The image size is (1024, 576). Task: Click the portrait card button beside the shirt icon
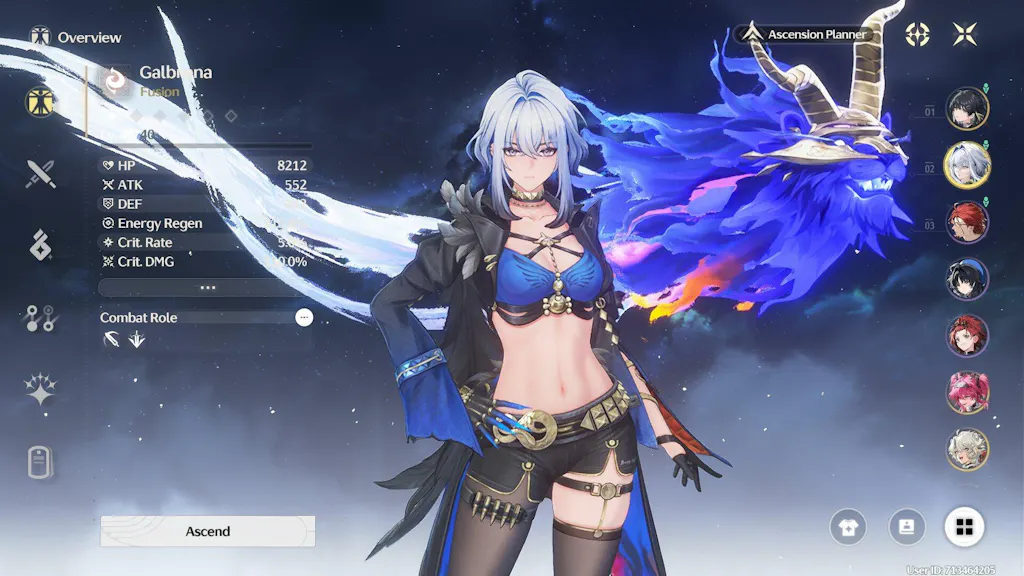906,526
